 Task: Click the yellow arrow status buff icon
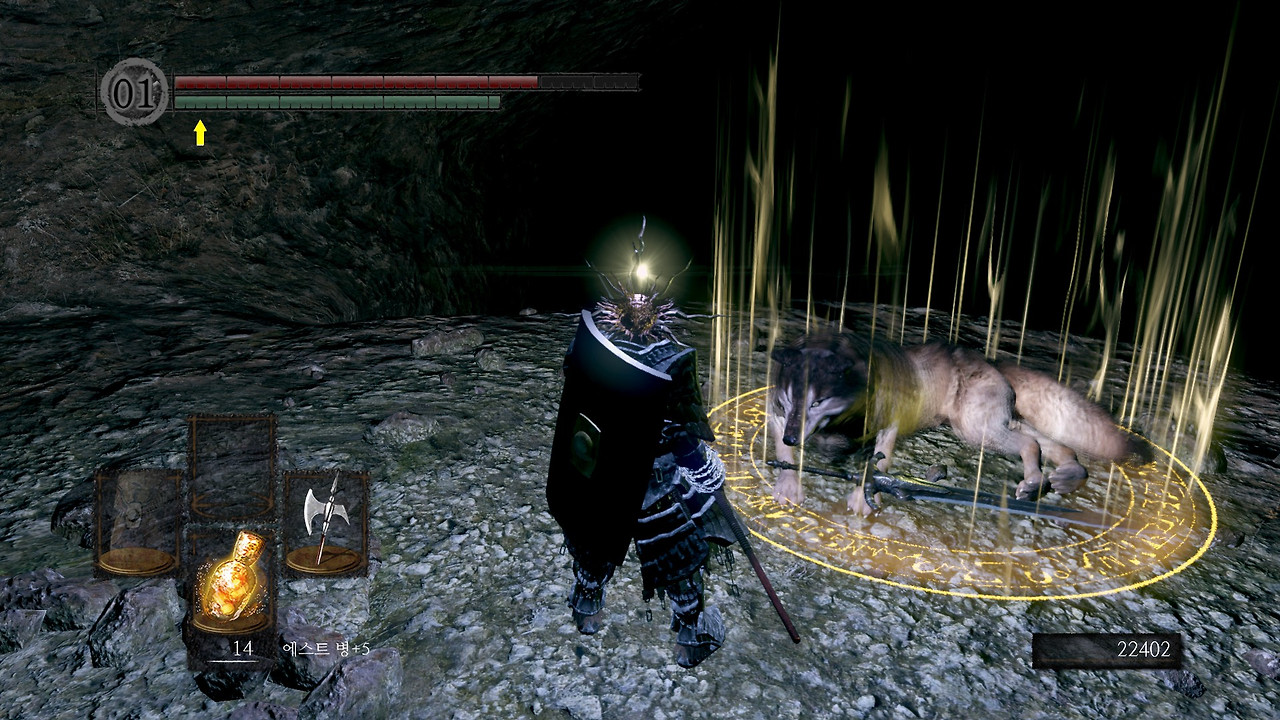200,133
